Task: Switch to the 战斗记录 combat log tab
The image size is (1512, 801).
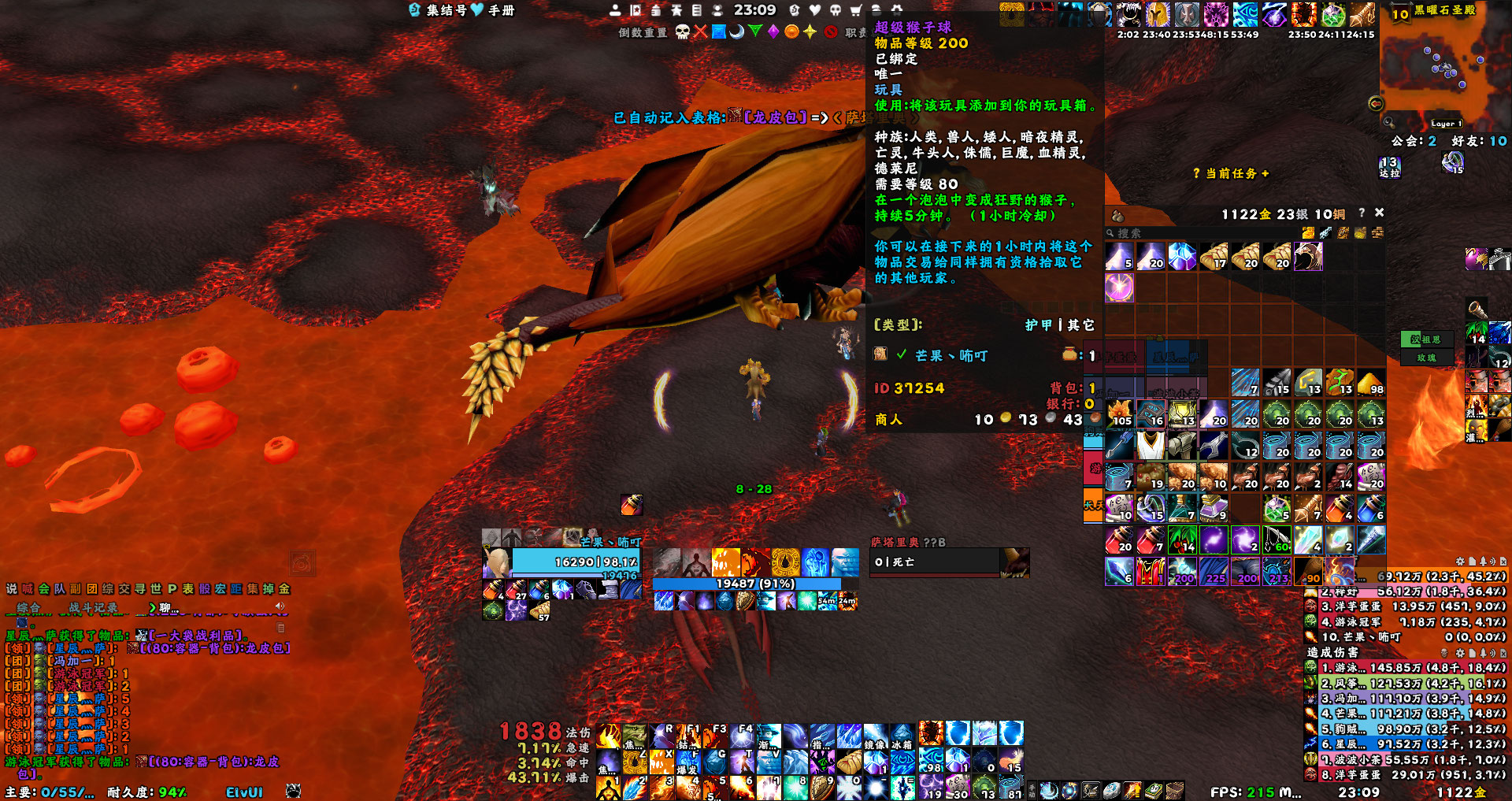Action: (x=93, y=607)
